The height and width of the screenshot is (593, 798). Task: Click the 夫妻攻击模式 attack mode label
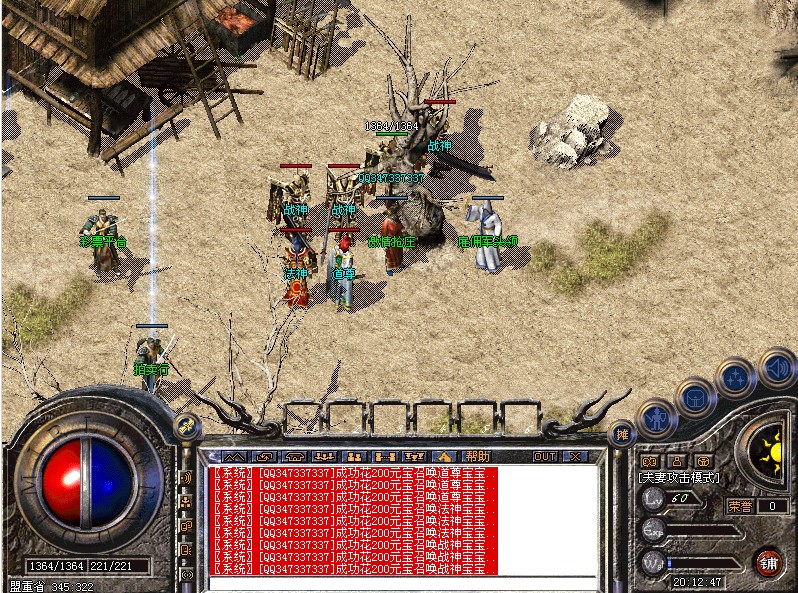tap(680, 479)
